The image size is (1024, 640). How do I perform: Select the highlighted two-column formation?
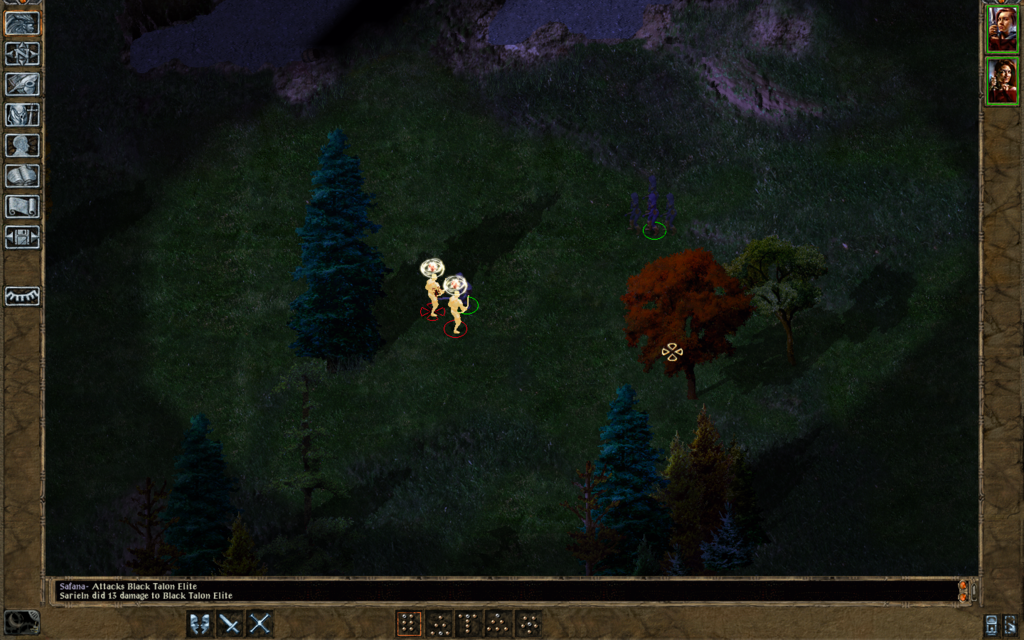click(408, 624)
